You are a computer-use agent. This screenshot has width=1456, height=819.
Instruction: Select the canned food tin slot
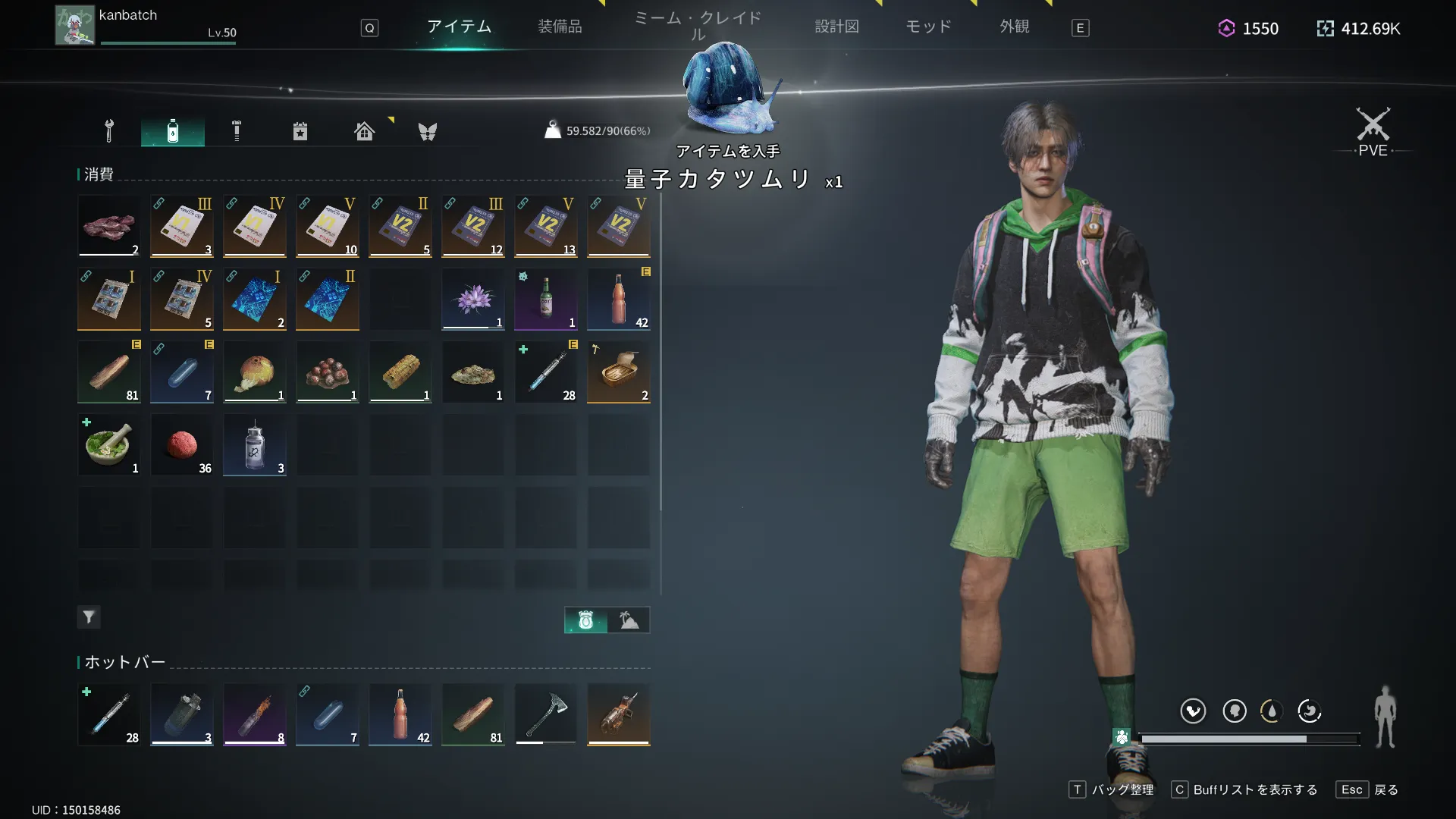pos(619,372)
